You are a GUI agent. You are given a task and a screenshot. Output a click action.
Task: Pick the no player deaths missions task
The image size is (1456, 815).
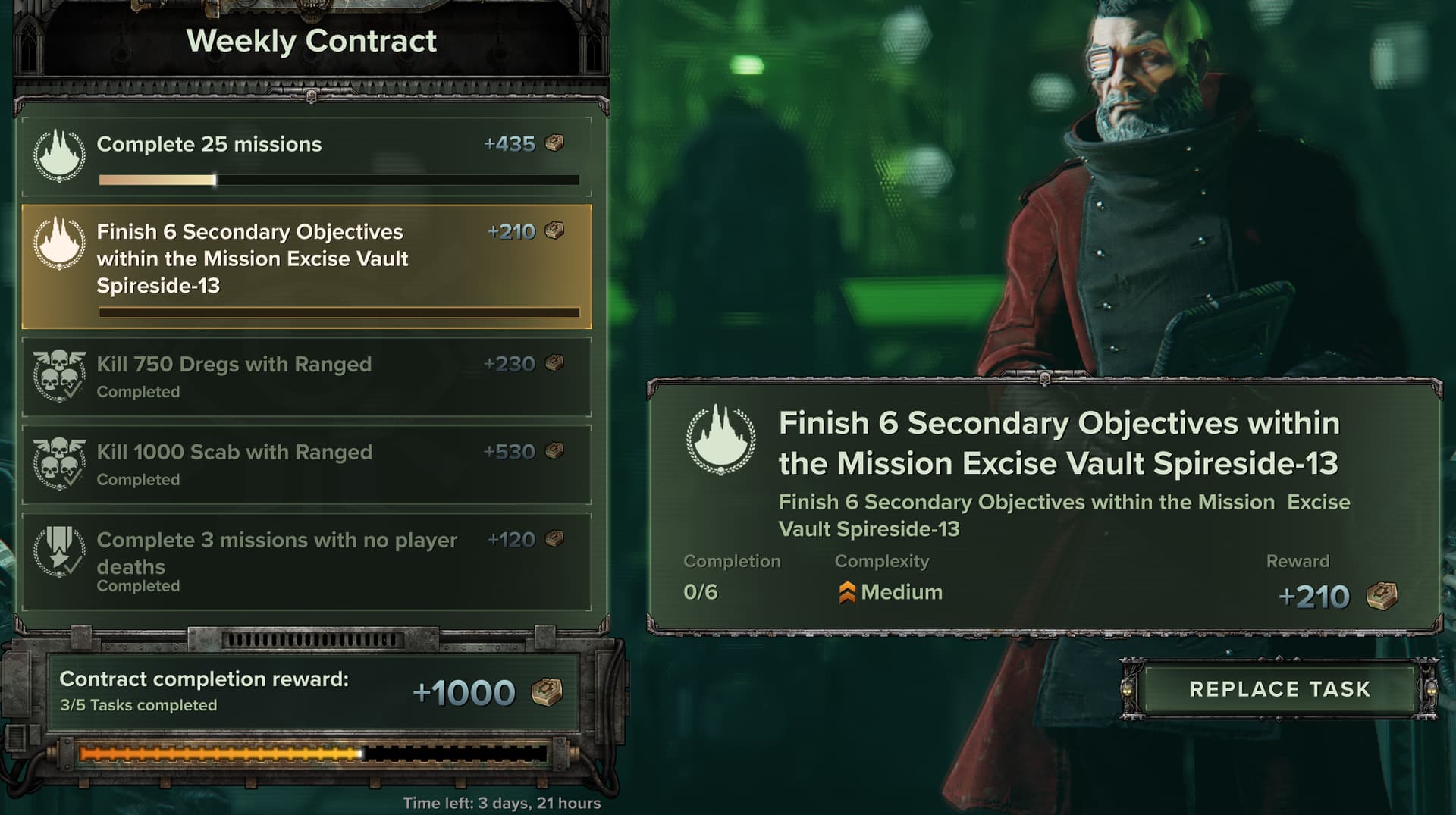click(x=306, y=561)
